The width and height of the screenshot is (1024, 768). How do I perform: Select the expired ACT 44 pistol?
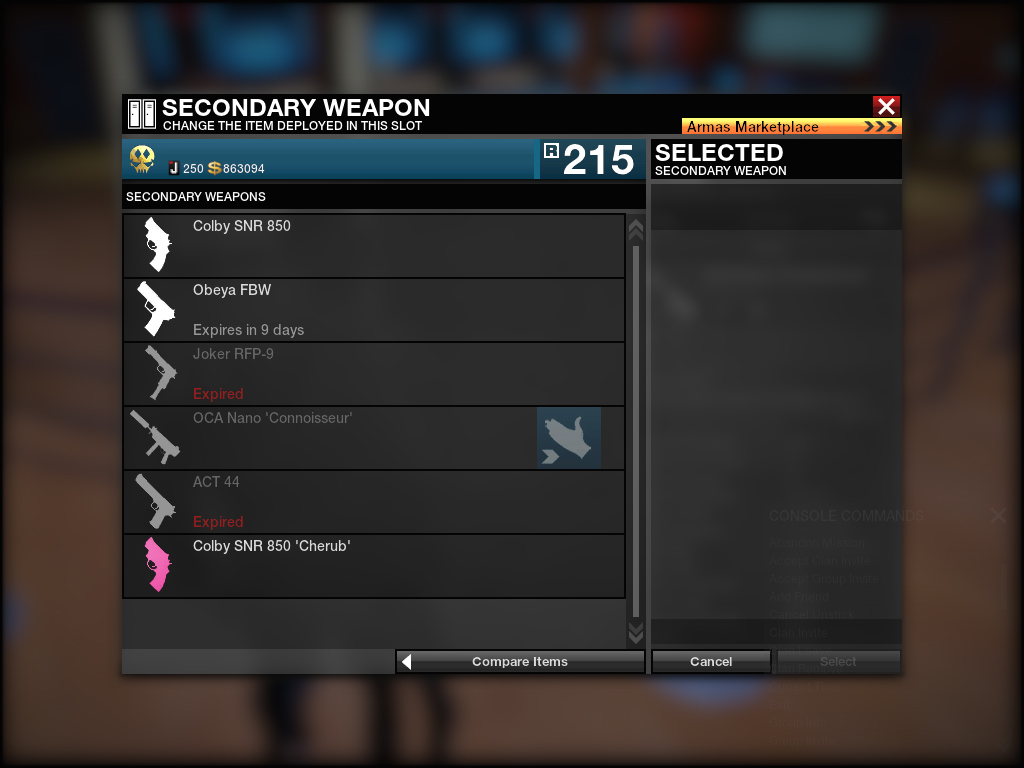tap(374, 501)
